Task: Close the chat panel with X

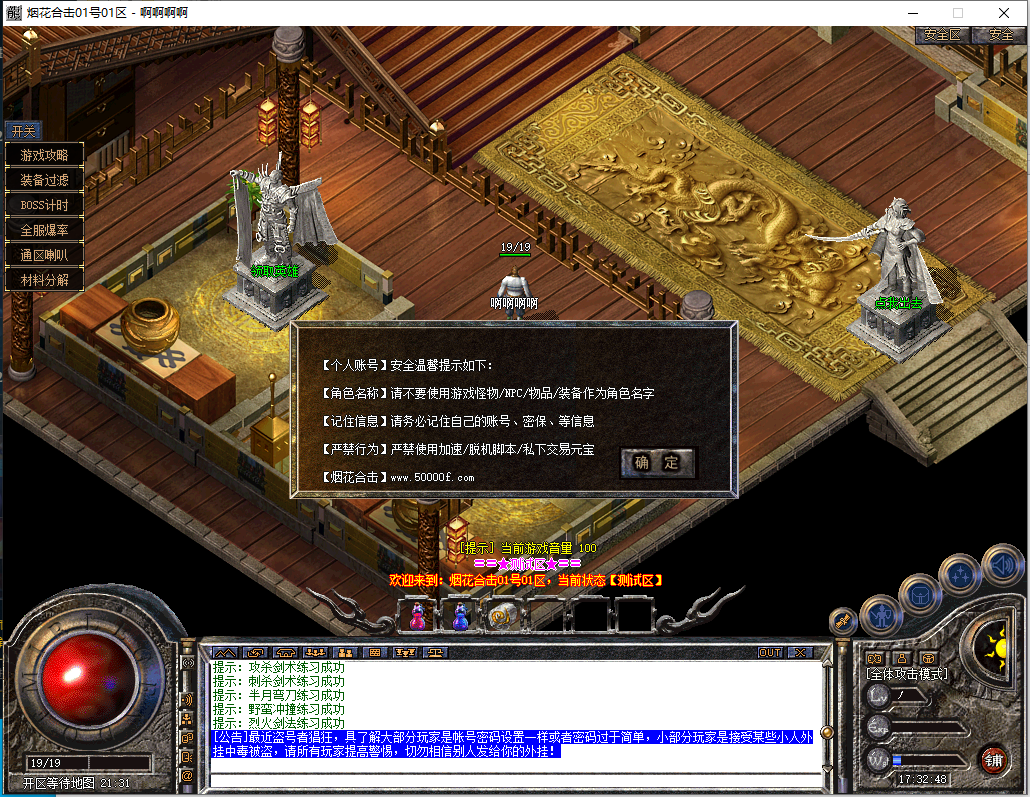Action: click(x=799, y=653)
